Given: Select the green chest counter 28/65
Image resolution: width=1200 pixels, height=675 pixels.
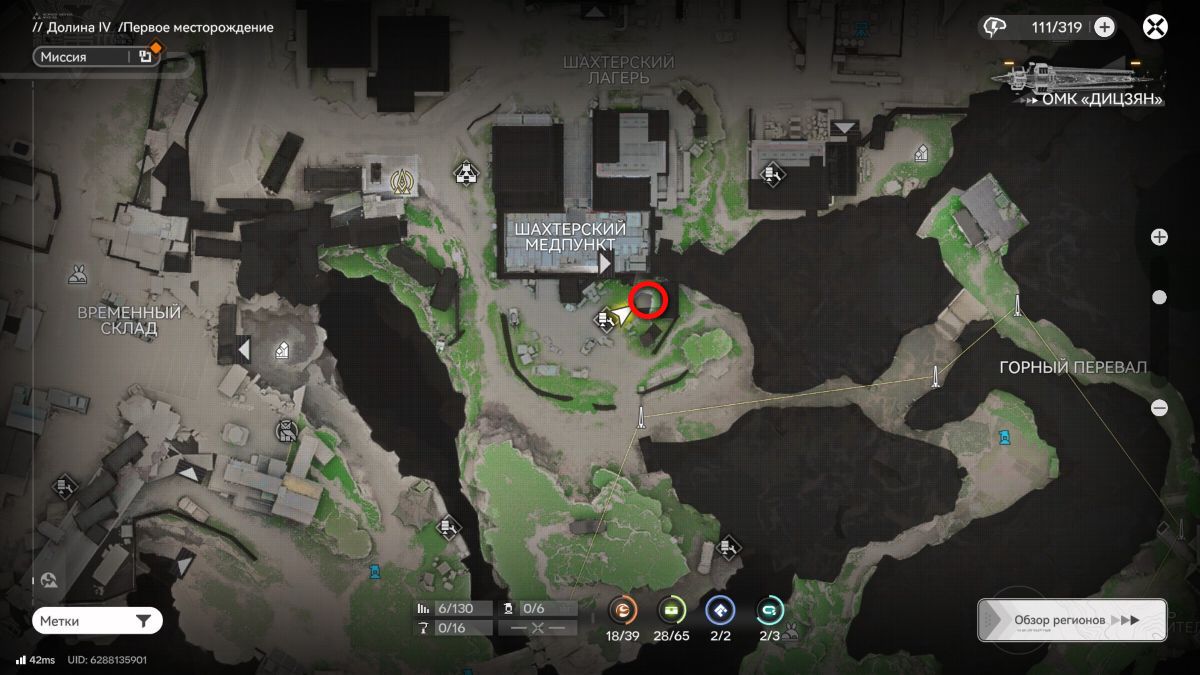Looking at the screenshot, I should [x=672, y=609].
